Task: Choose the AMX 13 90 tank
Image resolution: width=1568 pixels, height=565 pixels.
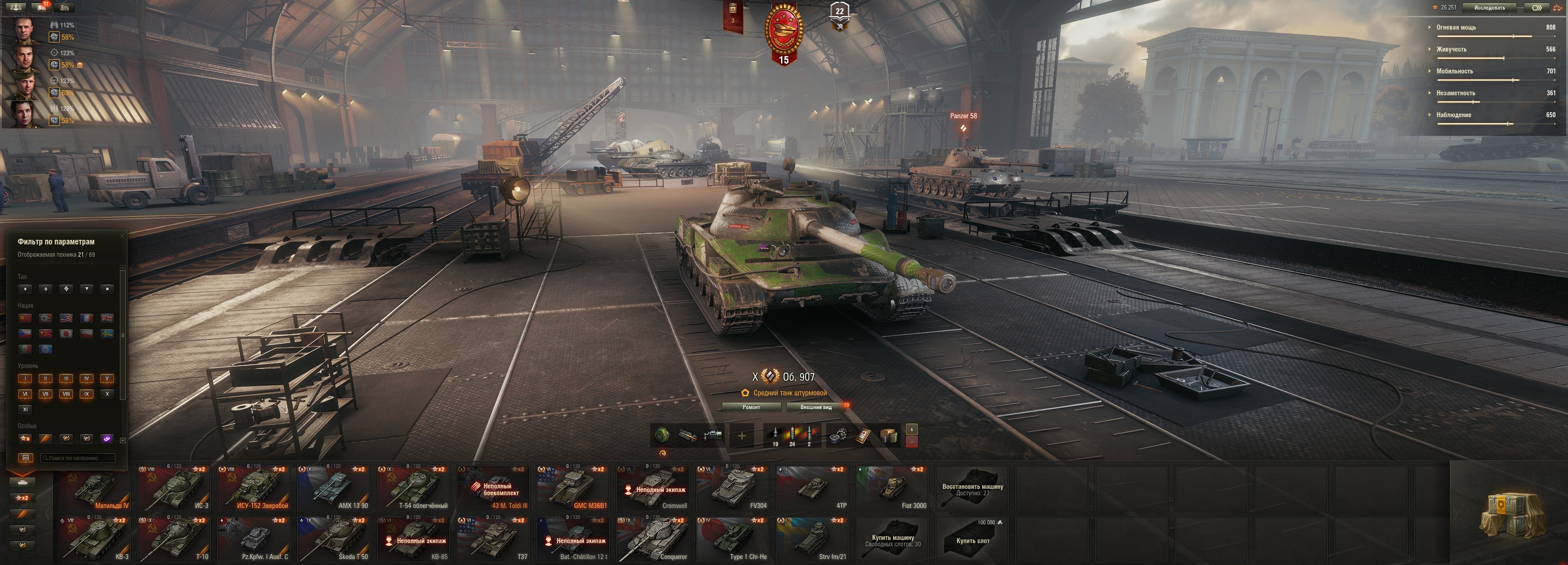Action: click(x=334, y=488)
